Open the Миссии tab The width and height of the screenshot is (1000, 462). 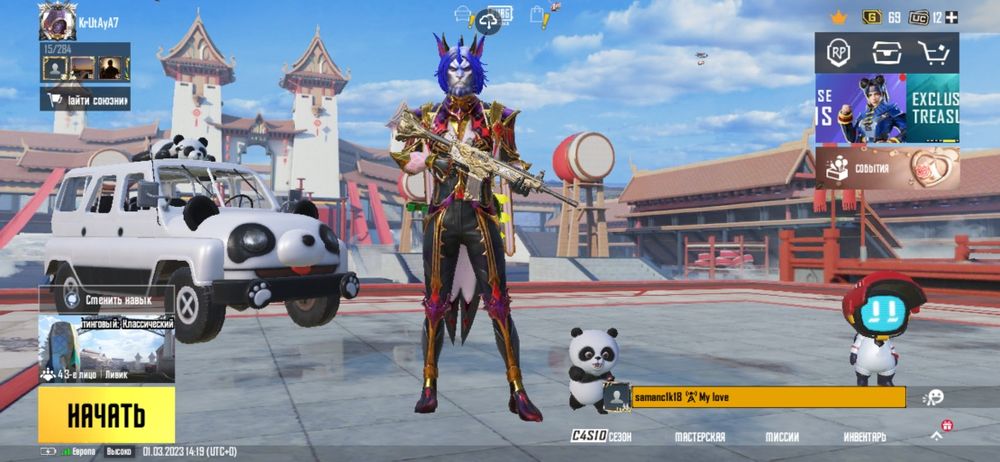coord(782,437)
